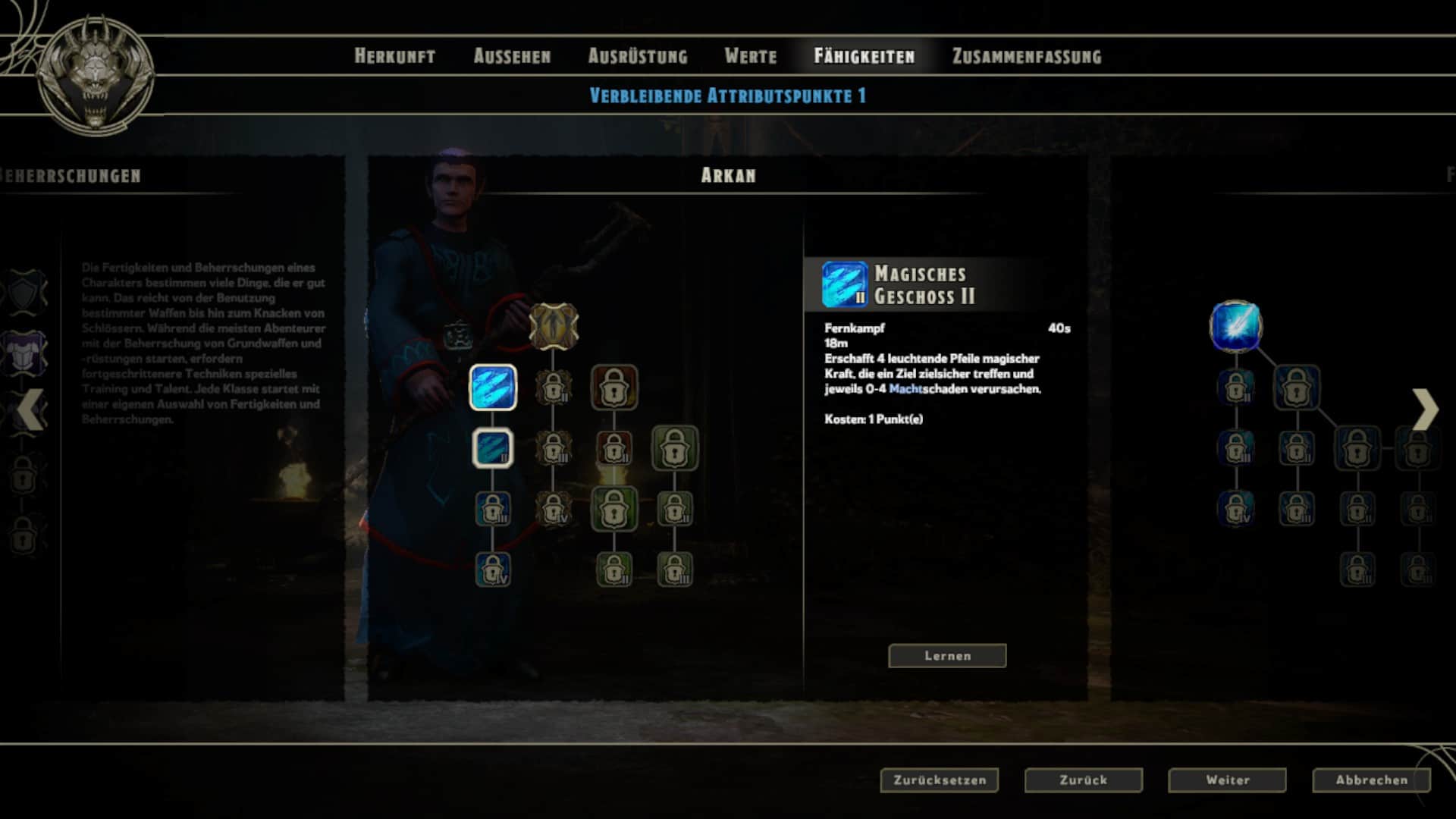Open the Aussehen tab
Screen dimensions: 1456x819
[x=512, y=56]
